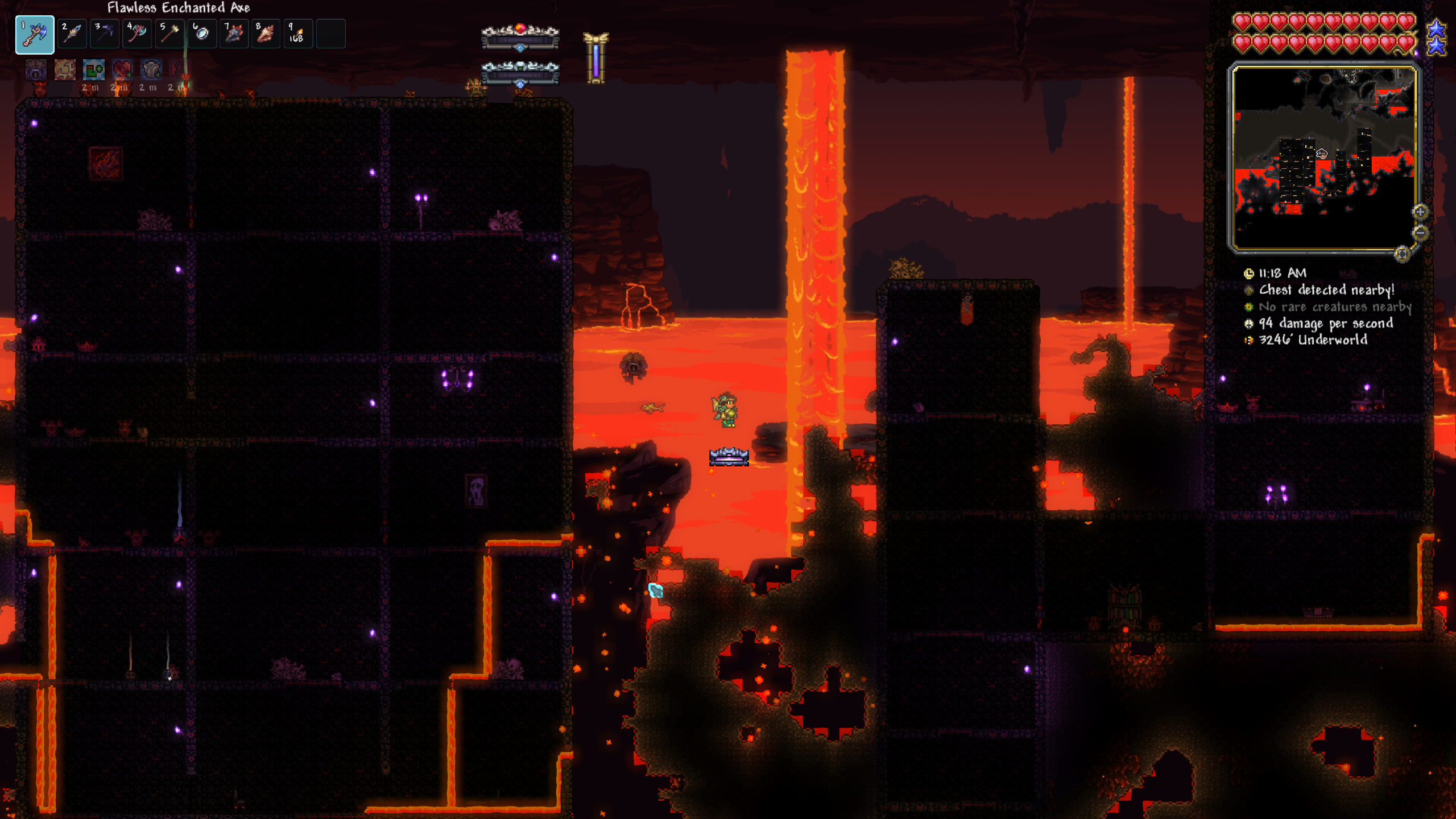Select the spear weapon in hotbar slot 2
Image resolution: width=1456 pixels, height=819 pixels.
[x=72, y=34]
